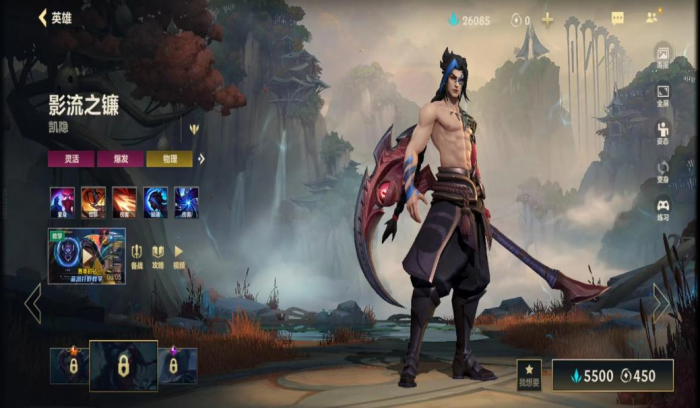View the fifth ability icon with a dark vortex
Screen dimensions: 700x408
pos(187,202)
